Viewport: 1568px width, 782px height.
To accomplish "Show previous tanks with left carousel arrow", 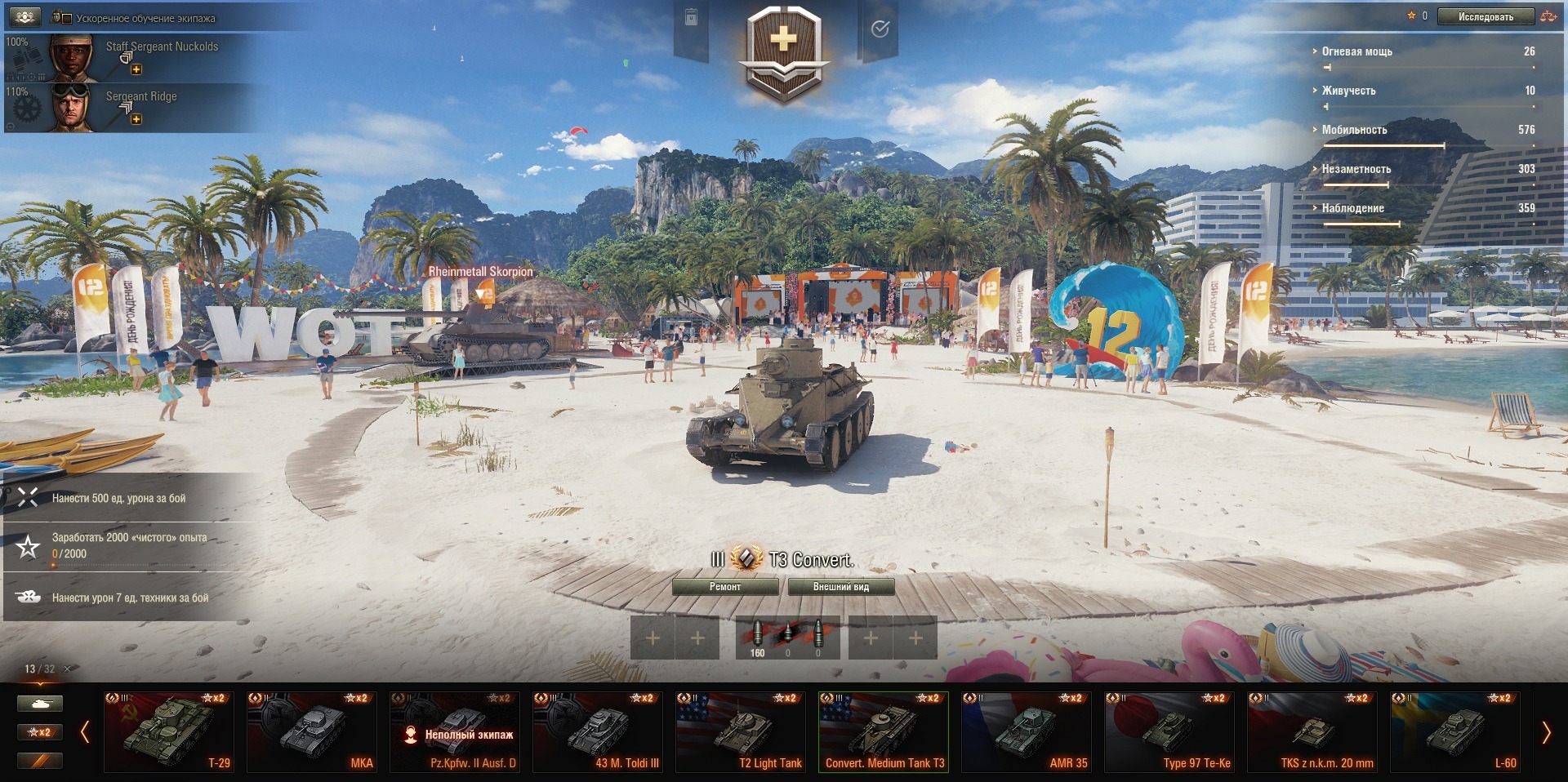I will 85,732.
